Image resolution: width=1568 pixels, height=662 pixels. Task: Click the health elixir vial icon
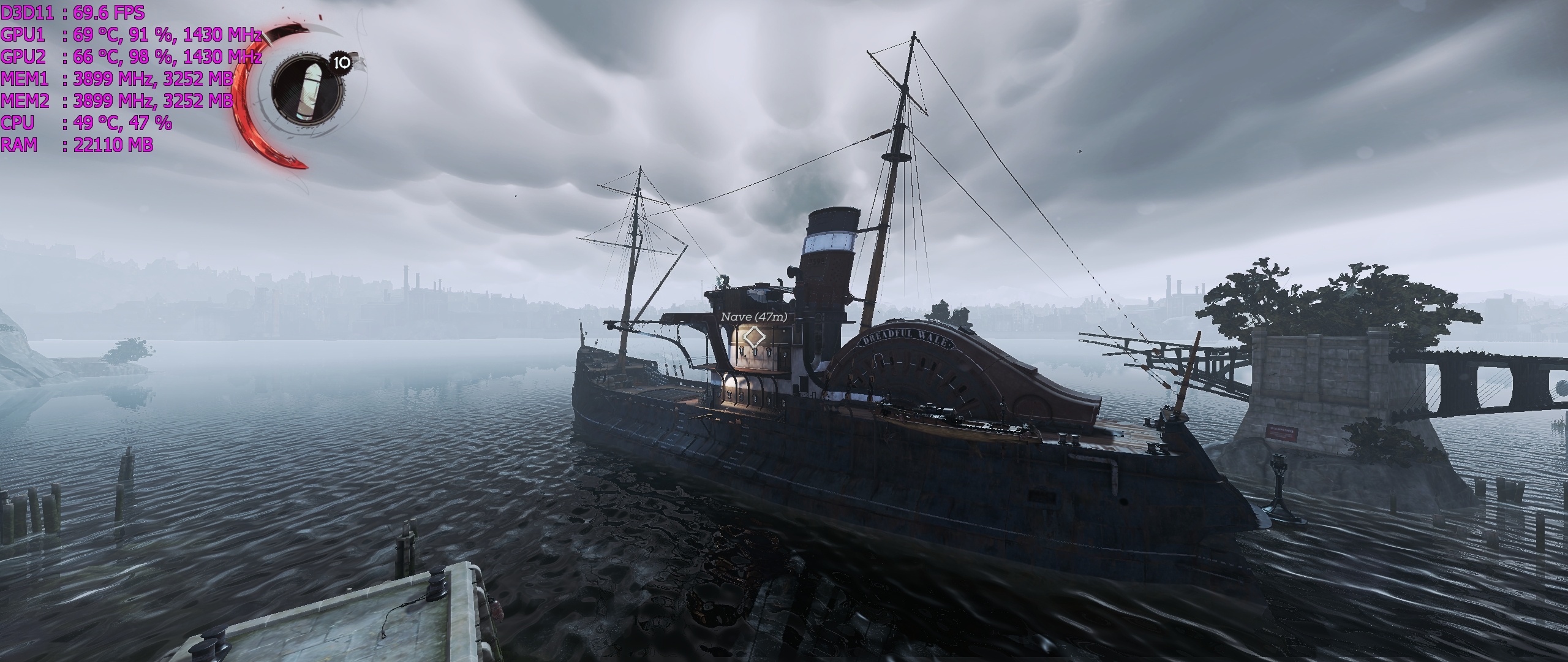coord(307,90)
